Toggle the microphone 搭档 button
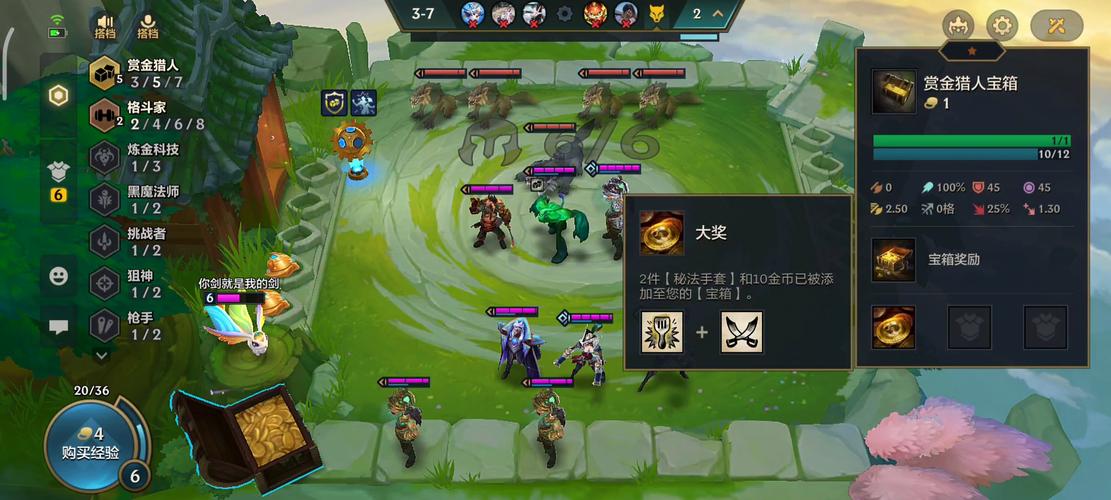This screenshot has width=1111, height=500. [148, 25]
